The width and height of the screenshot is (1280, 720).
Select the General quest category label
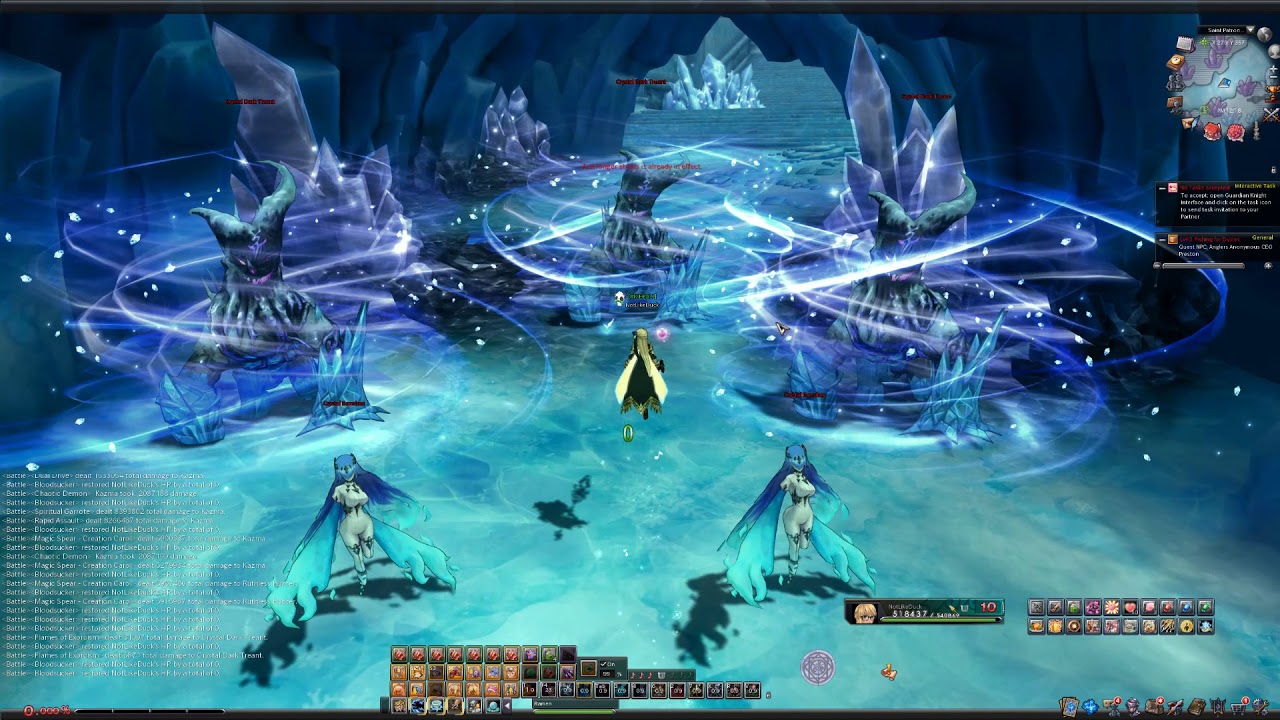pos(1261,237)
